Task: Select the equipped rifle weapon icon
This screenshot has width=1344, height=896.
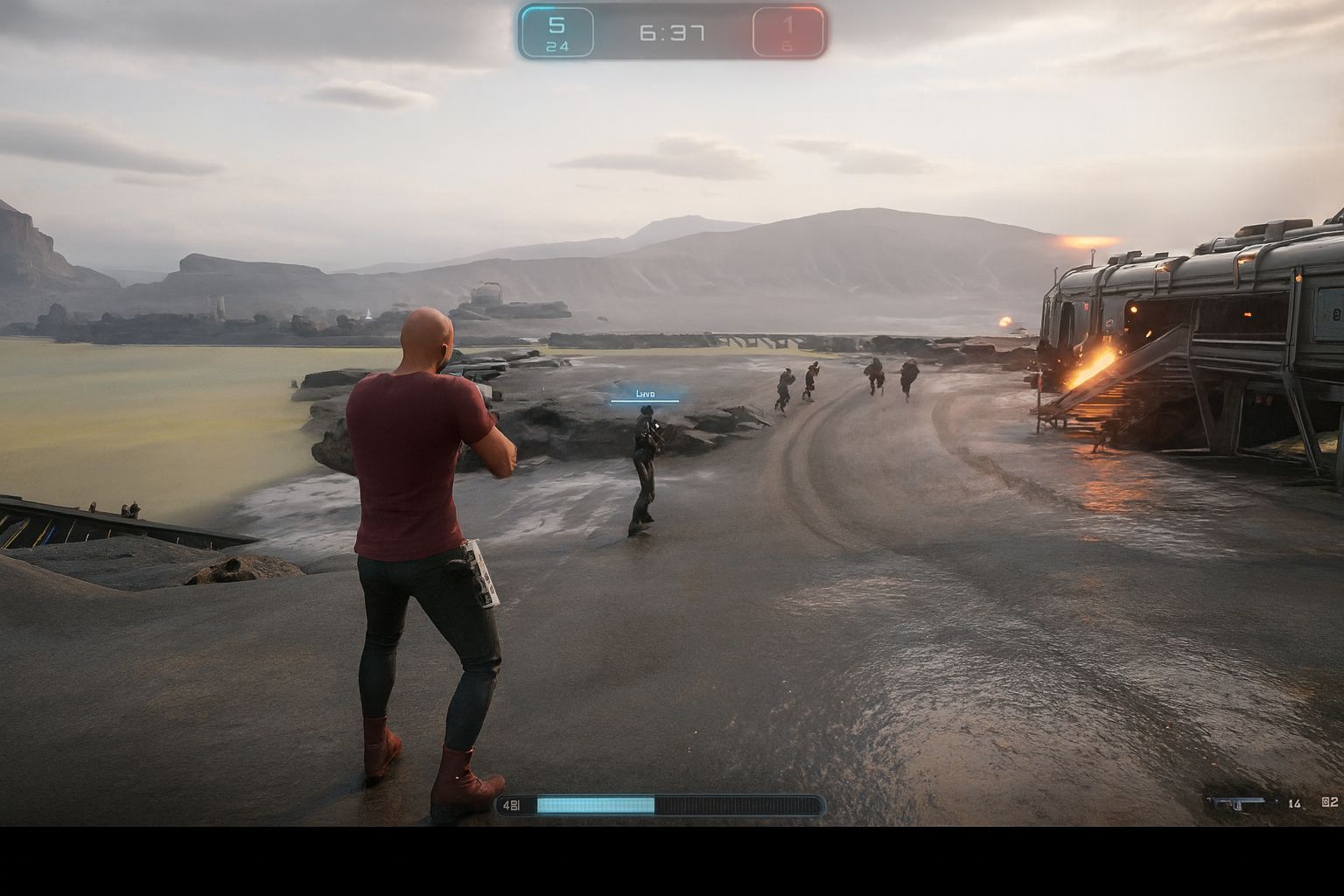Action: 1235,802
